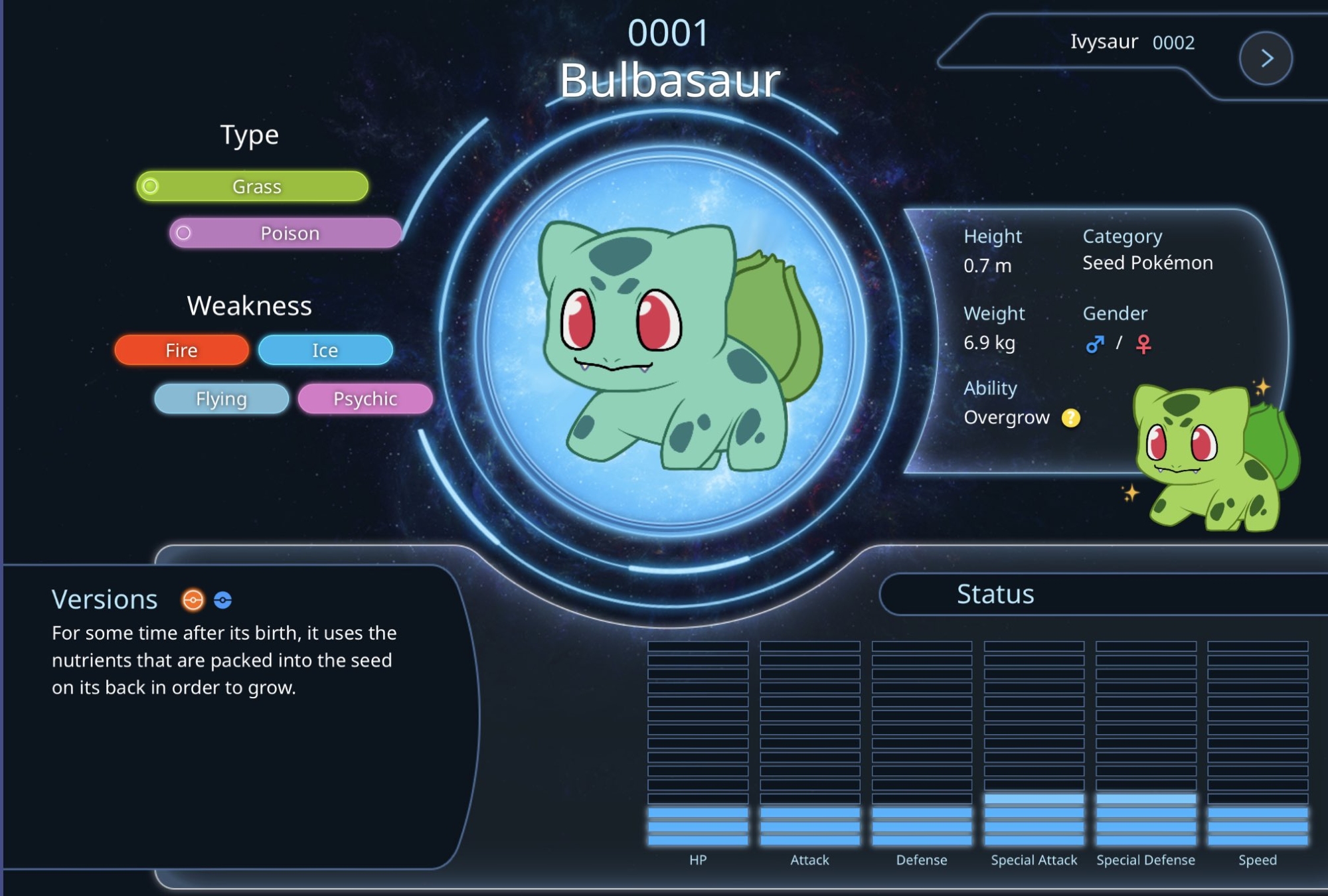Select the male gender icon
Viewport: 1328px width, 896px height.
click(1094, 344)
